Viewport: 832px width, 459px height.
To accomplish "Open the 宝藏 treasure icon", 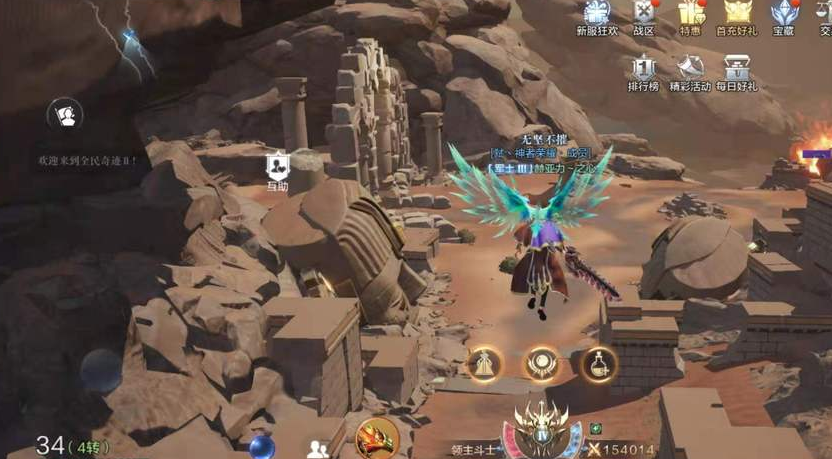I will coord(784,14).
